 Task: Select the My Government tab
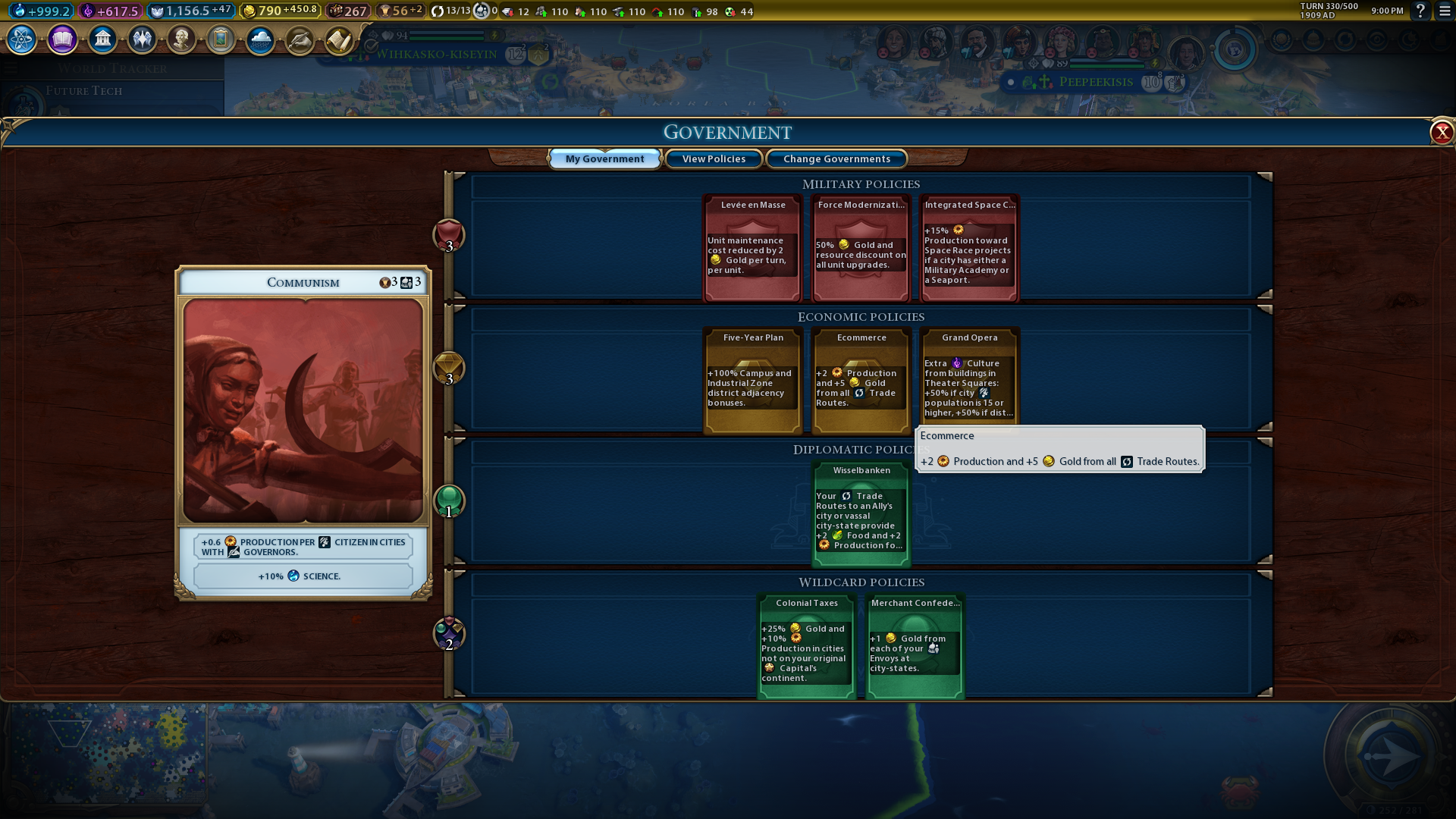604,158
